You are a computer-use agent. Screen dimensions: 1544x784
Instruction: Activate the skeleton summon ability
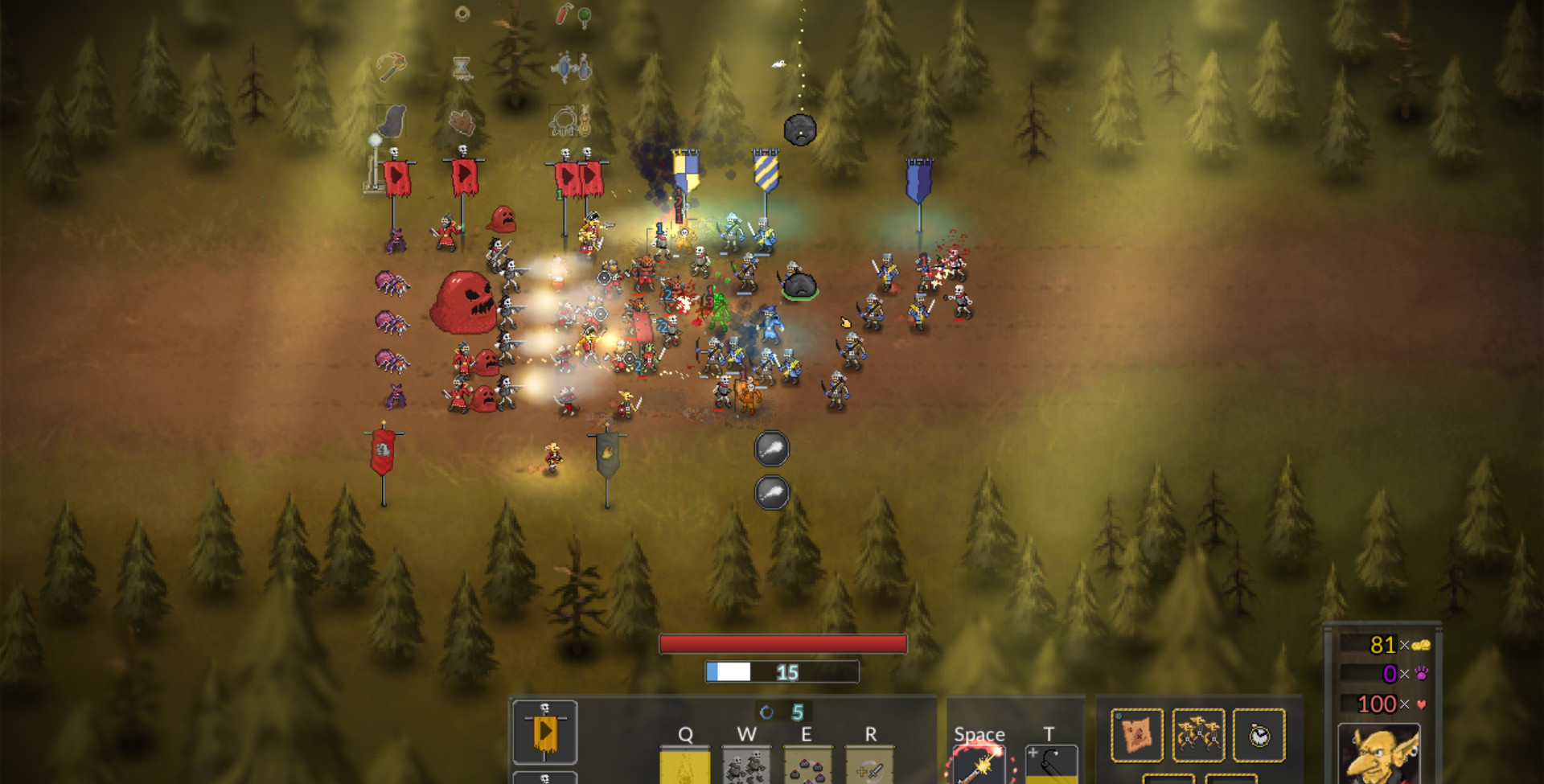(x=746, y=766)
